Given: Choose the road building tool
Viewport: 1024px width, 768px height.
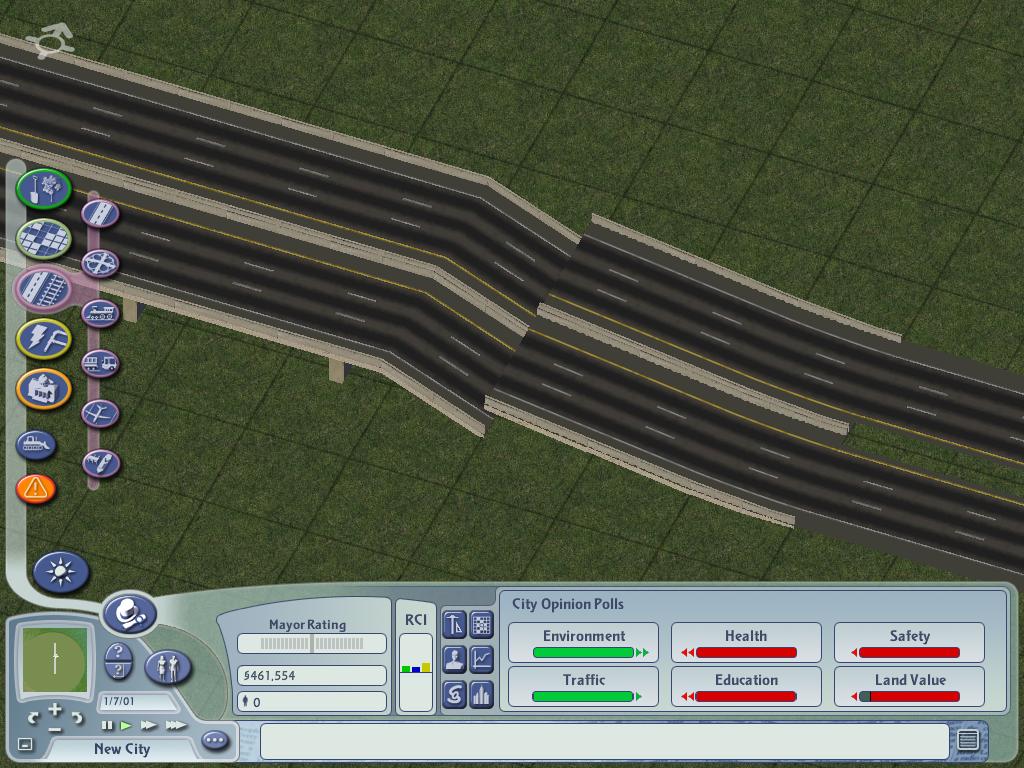Looking at the screenshot, I should coord(100,213).
